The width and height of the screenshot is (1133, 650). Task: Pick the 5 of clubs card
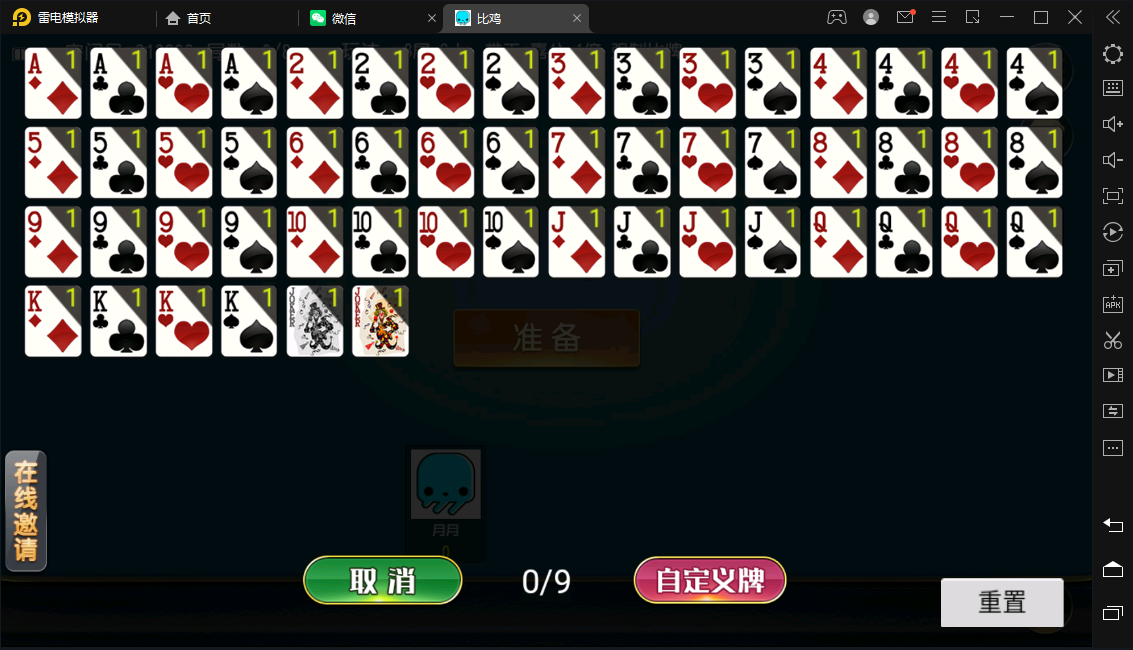(118, 163)
